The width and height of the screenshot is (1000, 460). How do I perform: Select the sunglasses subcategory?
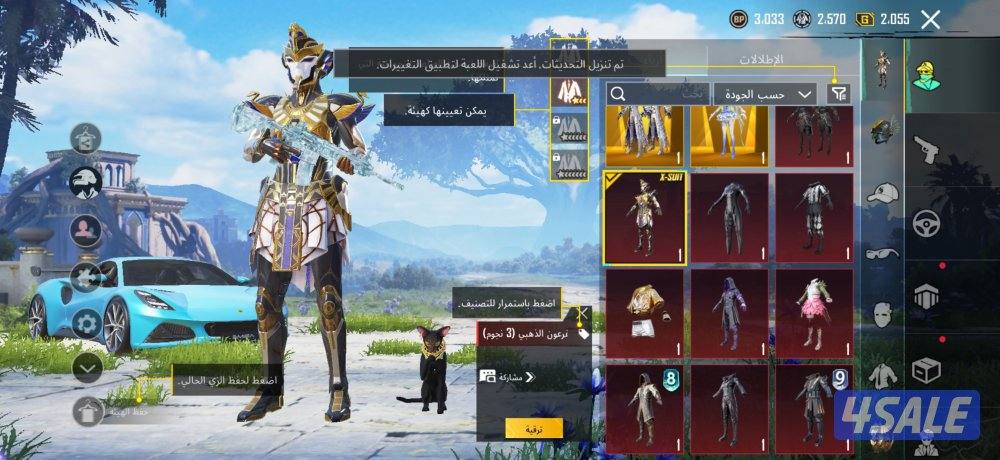[881, 253]
